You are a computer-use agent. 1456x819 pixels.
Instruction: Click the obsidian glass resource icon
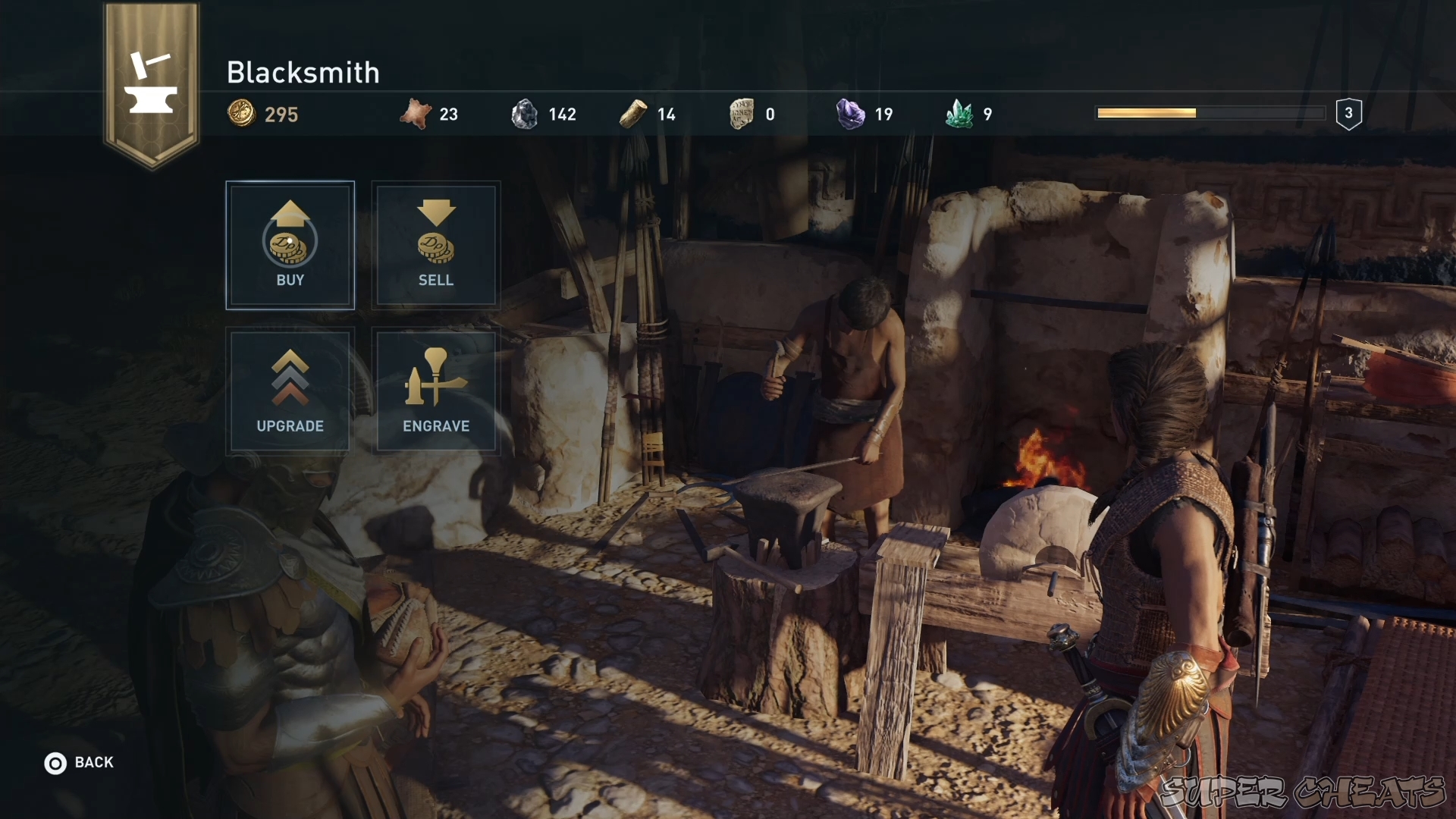pyautogui.click(x=739, y=112)
